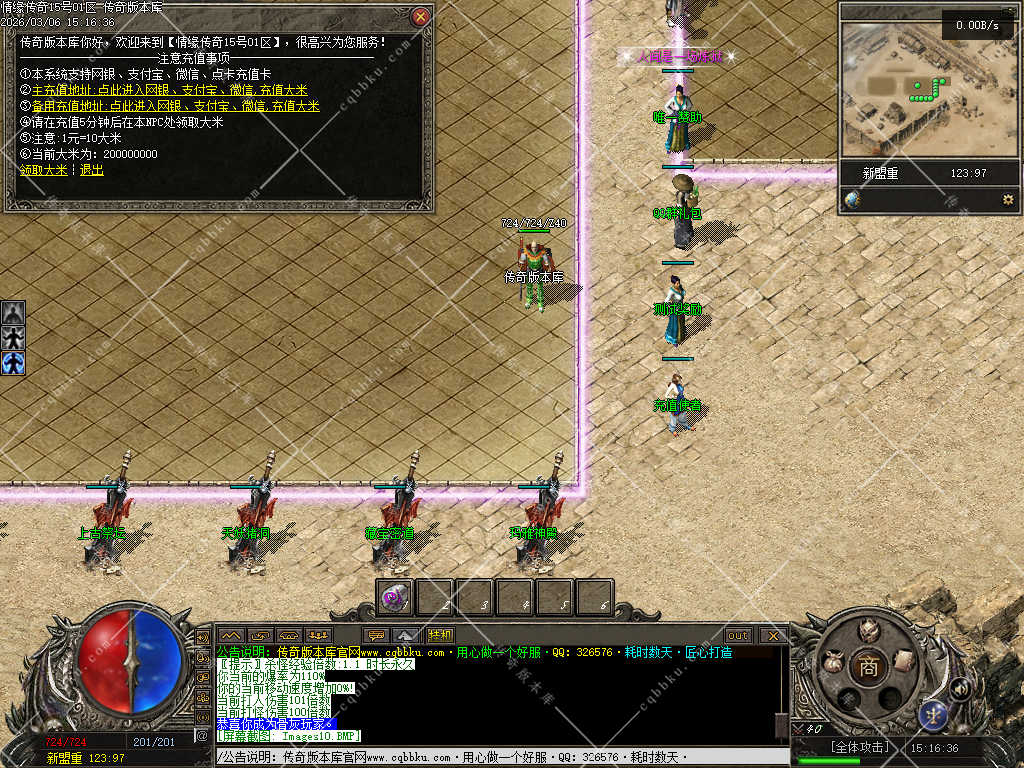The height and width of the screenshot is (768, 1024).
Task: Open the shop with the 商 button
Action: pyautogui.click(x=868, y=667)
